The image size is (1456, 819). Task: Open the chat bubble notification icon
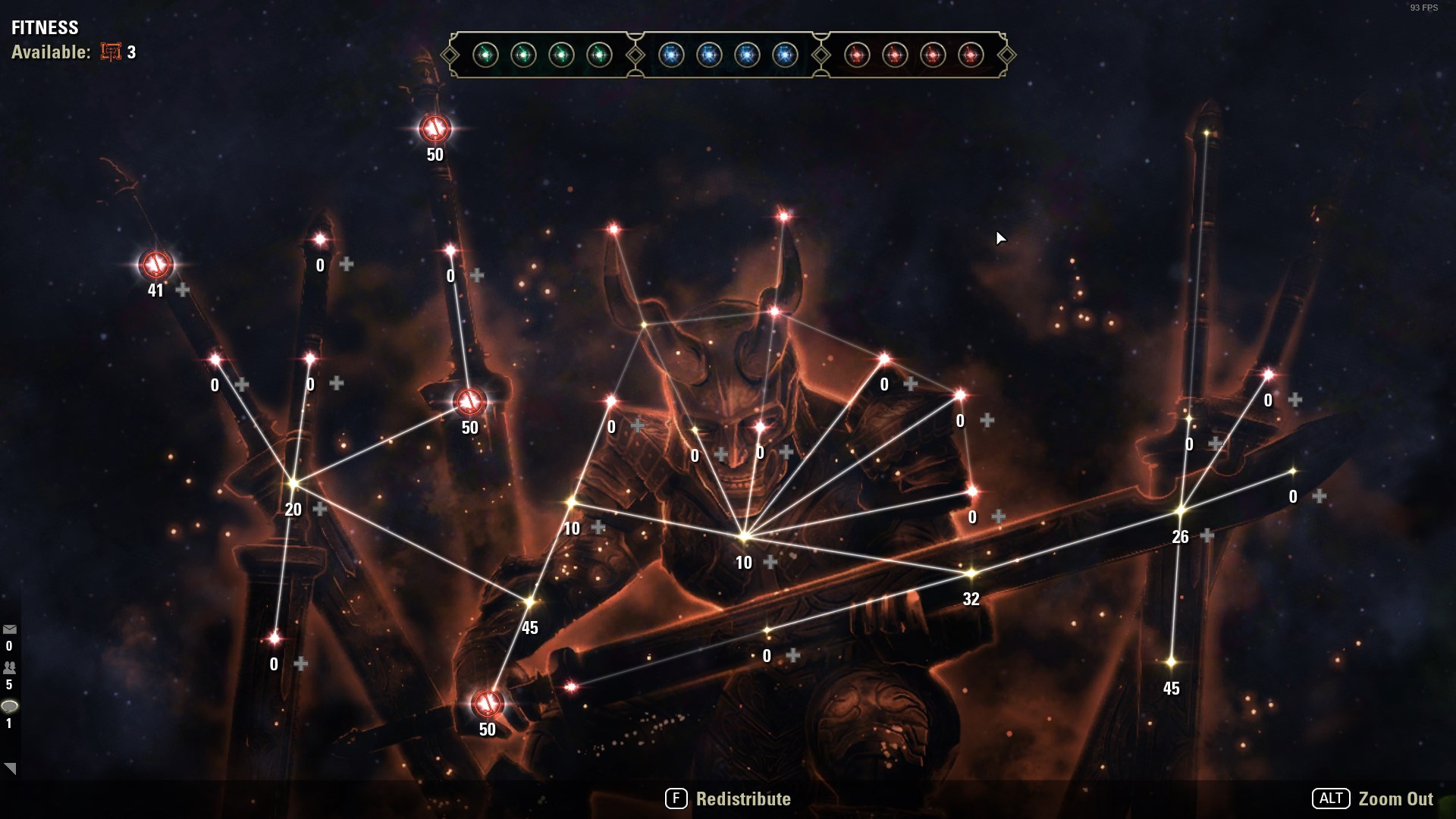pos(10,706)
